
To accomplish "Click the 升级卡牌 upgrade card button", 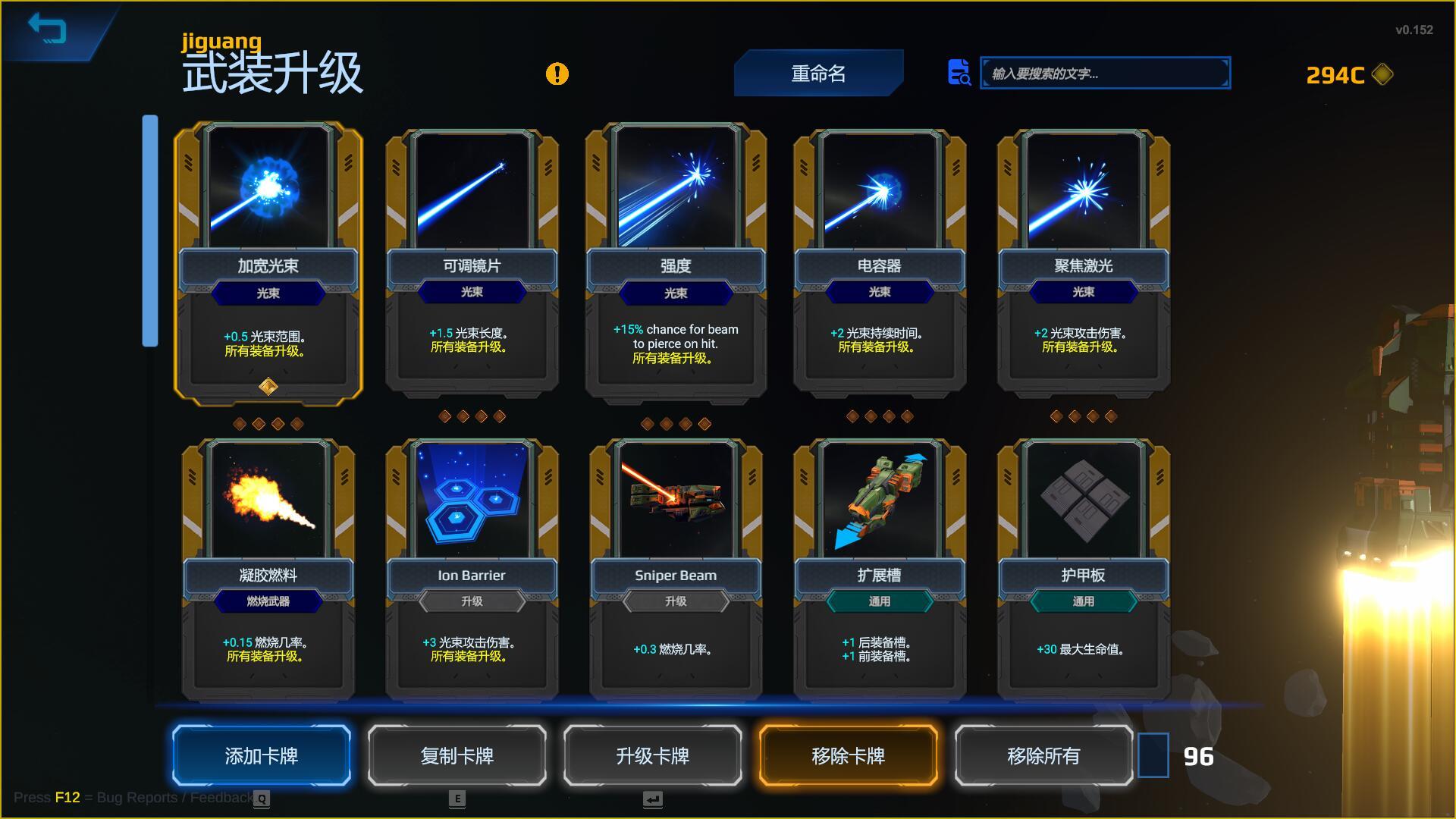I will pyautogui.click(x=652, y=755).
